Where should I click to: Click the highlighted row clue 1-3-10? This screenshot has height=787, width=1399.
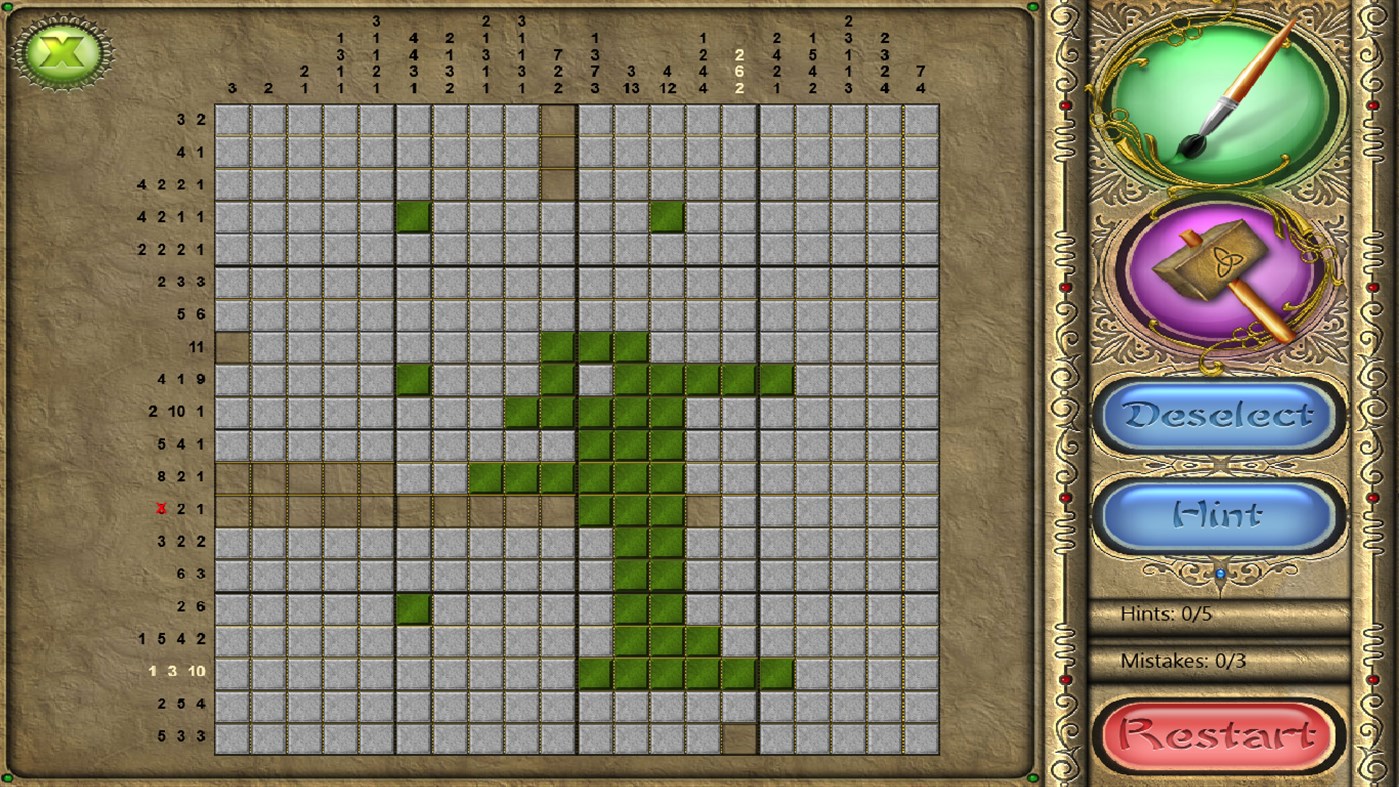tap(178, 670)
